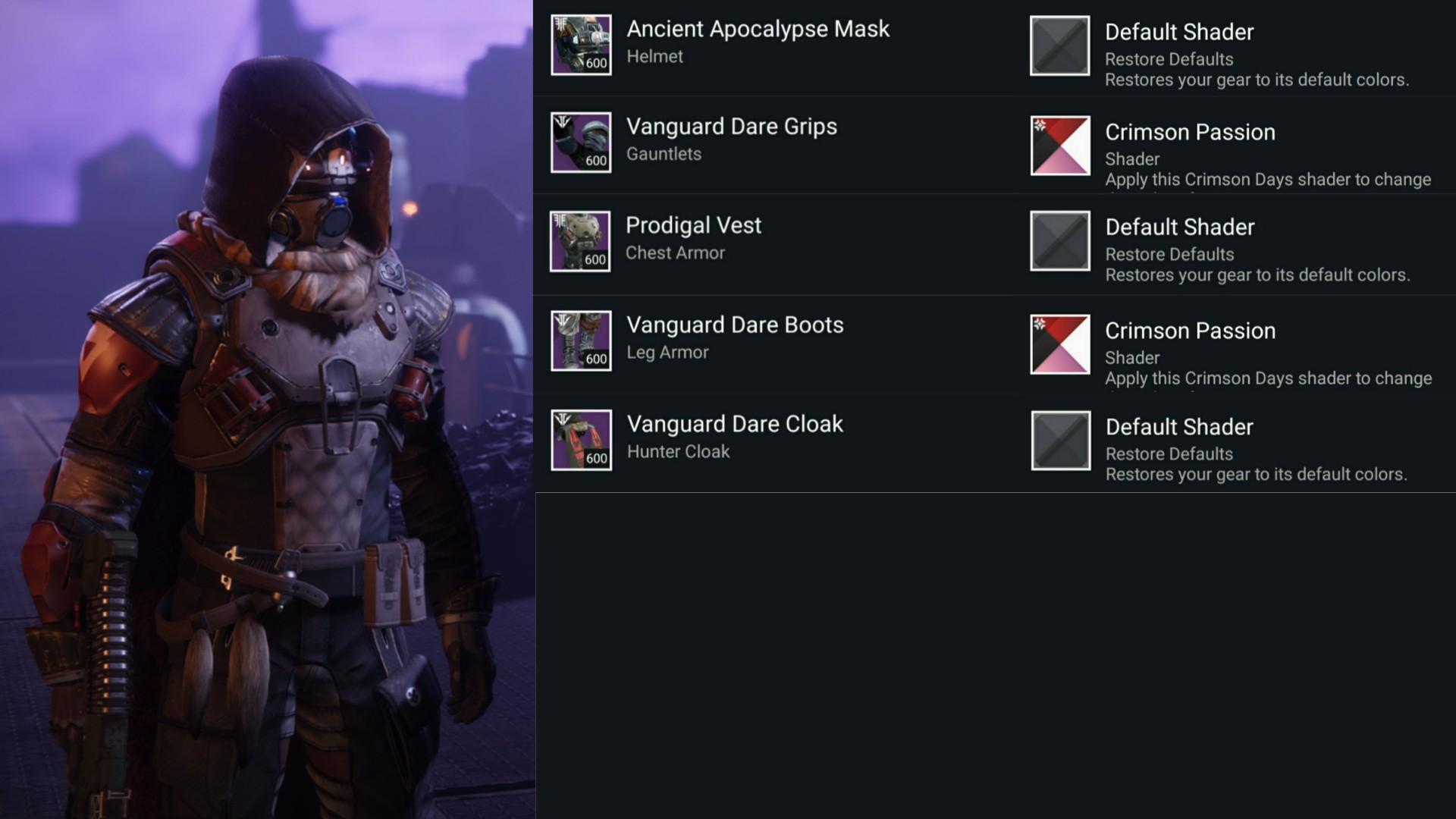Select the Vanguard Dare Cloak icon
1456x819 pixels.
point(581,440)
